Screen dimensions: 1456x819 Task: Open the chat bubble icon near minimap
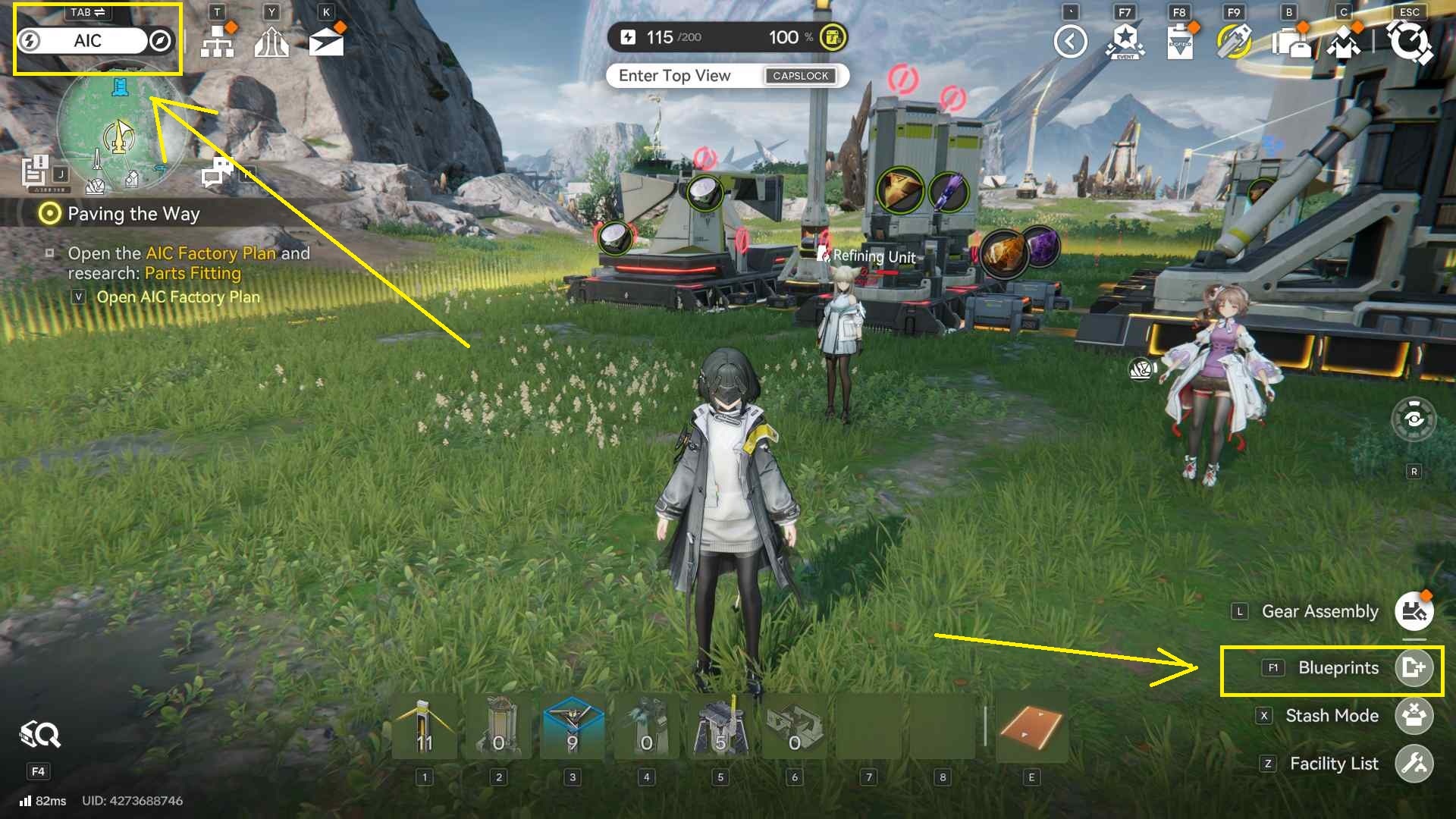[218, 172]
